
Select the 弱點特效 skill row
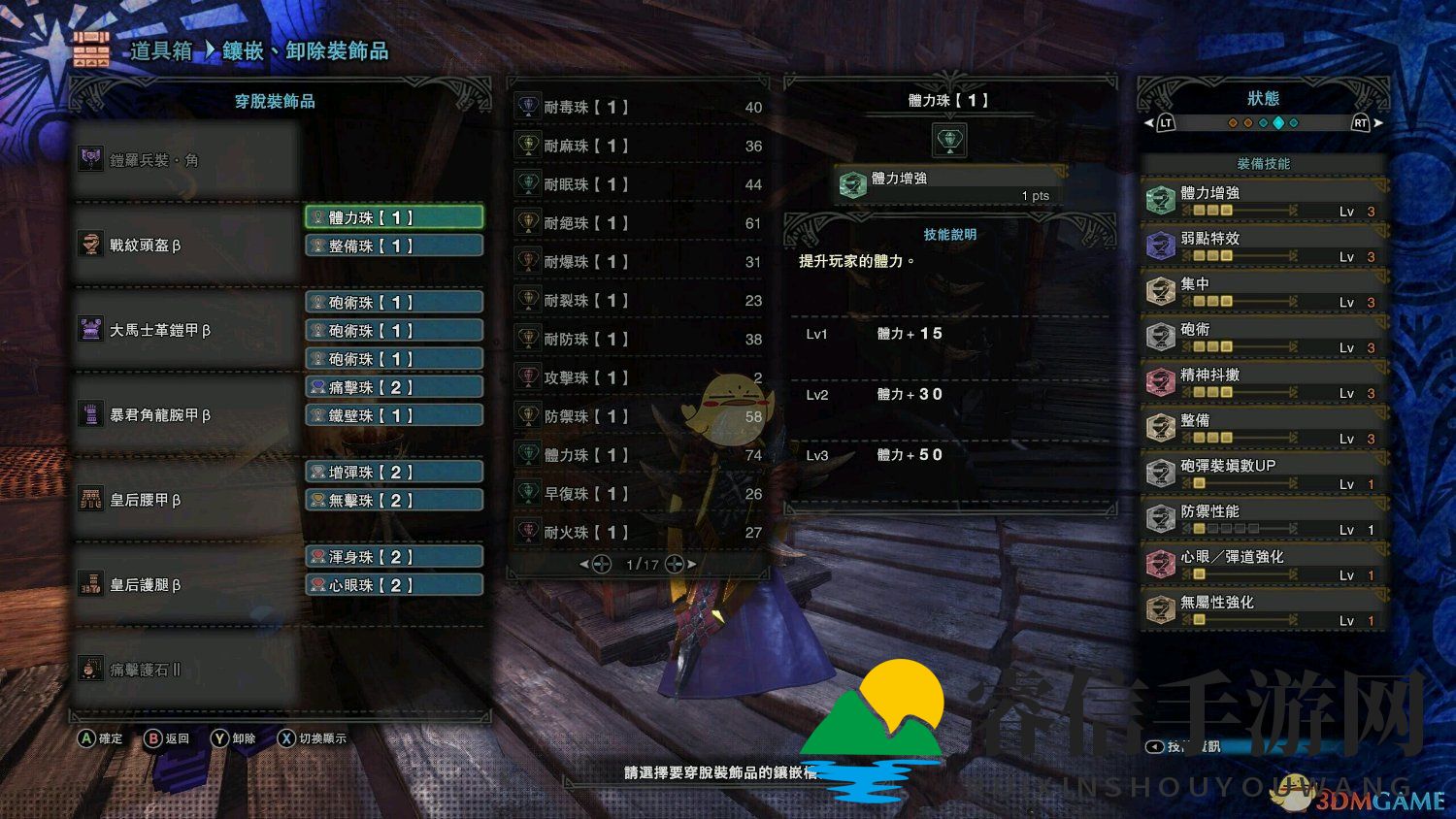(x=1262, y=246)
